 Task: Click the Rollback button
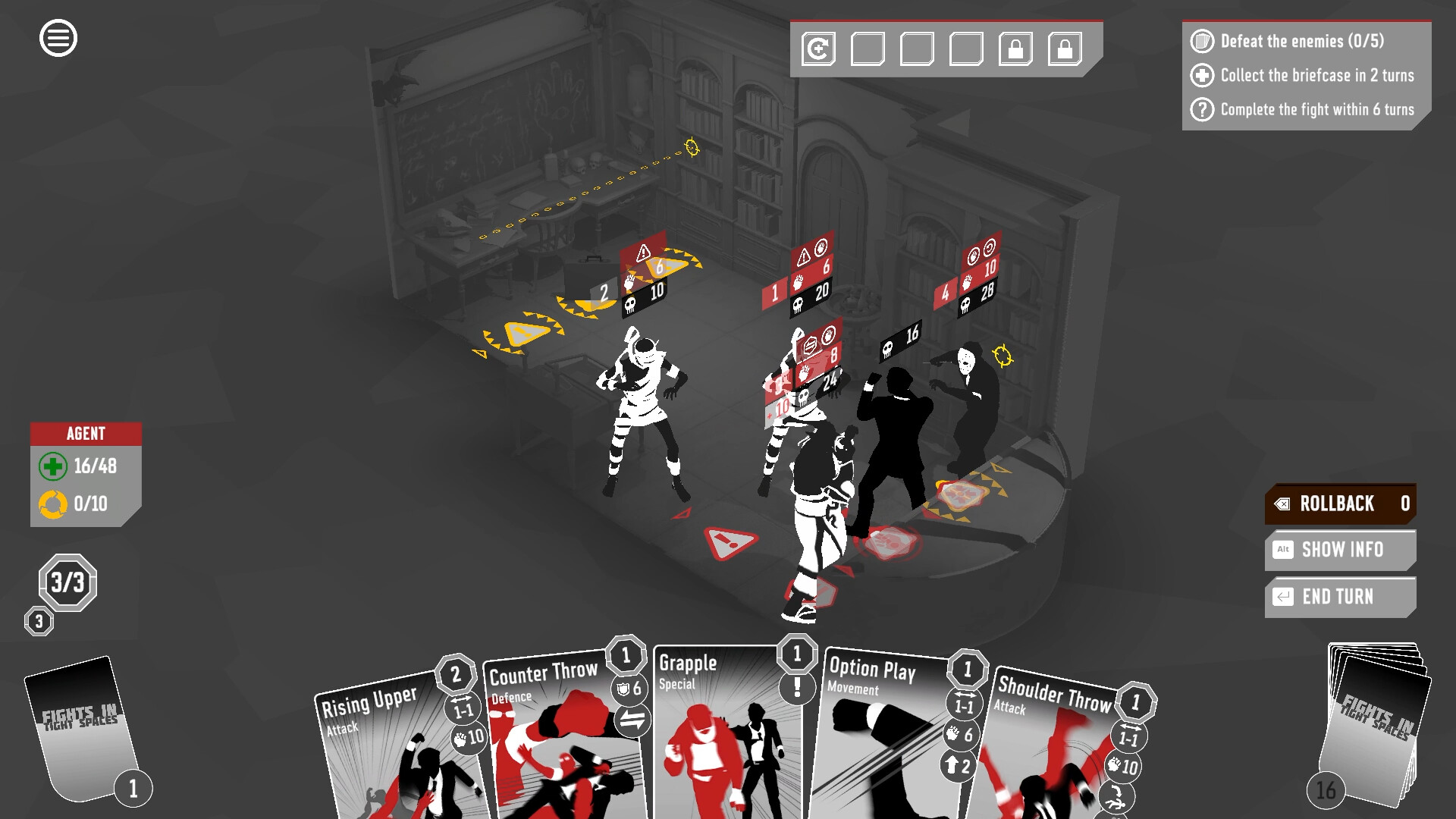click(1339, 504)
